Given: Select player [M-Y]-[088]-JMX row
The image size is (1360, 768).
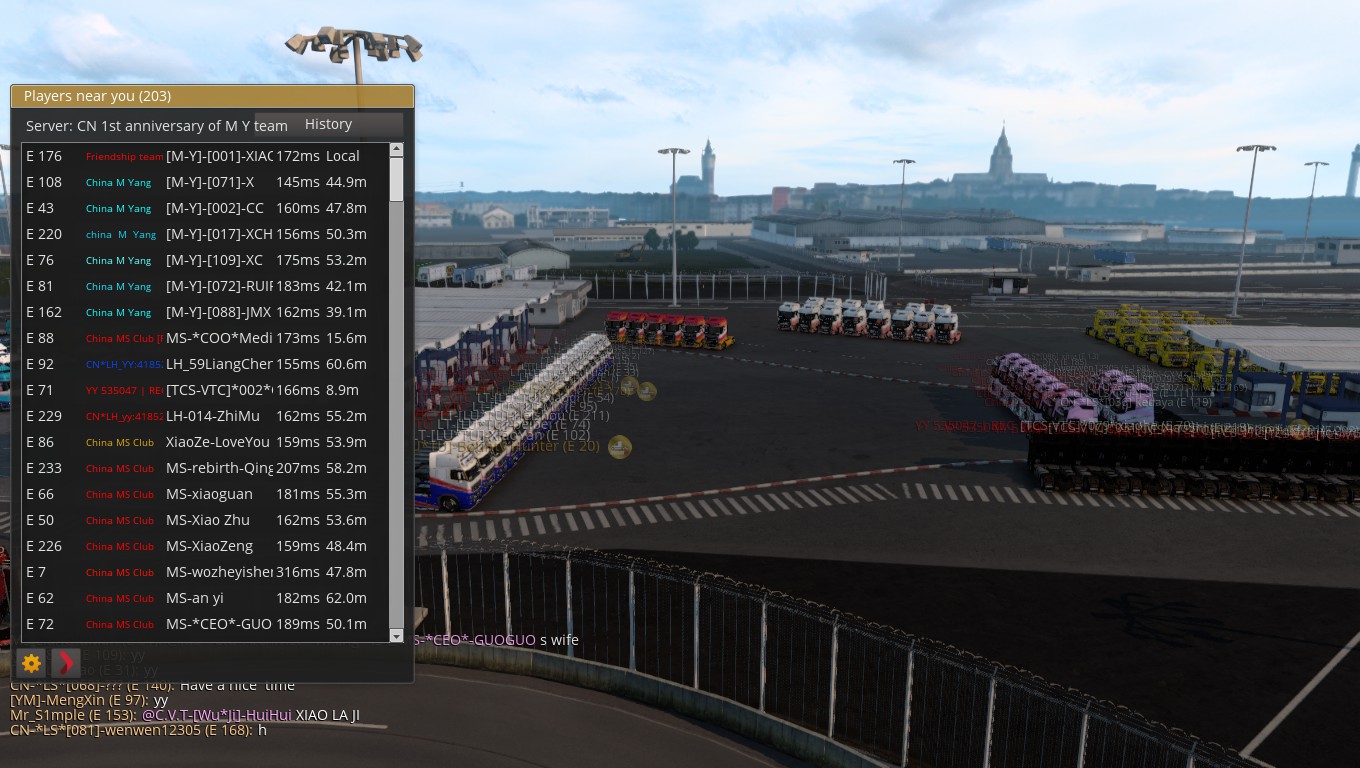Looking at the screenshot, I should 218,312.
